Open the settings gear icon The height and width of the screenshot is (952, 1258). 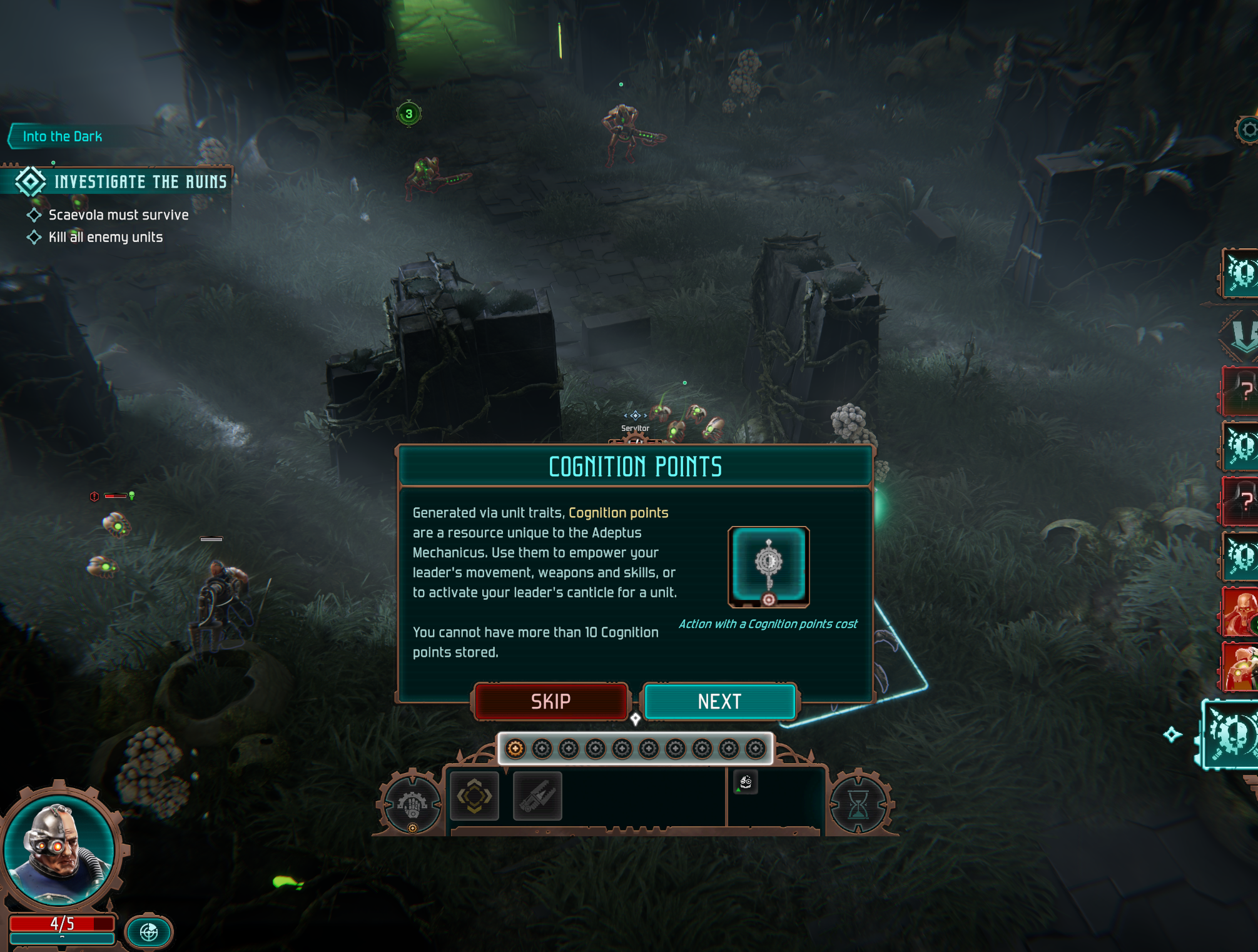click(1248, 130)
